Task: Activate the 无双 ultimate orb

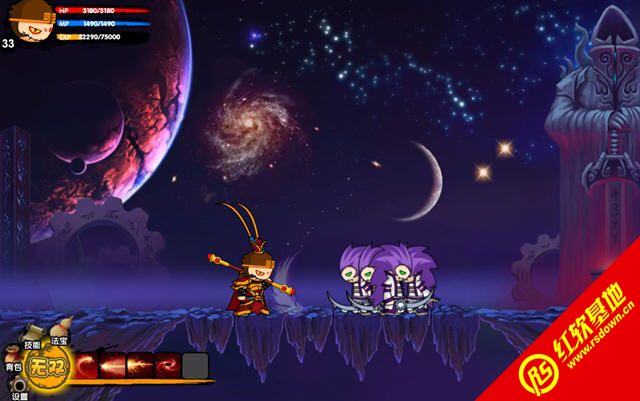Action: click(x=46, y=366)
